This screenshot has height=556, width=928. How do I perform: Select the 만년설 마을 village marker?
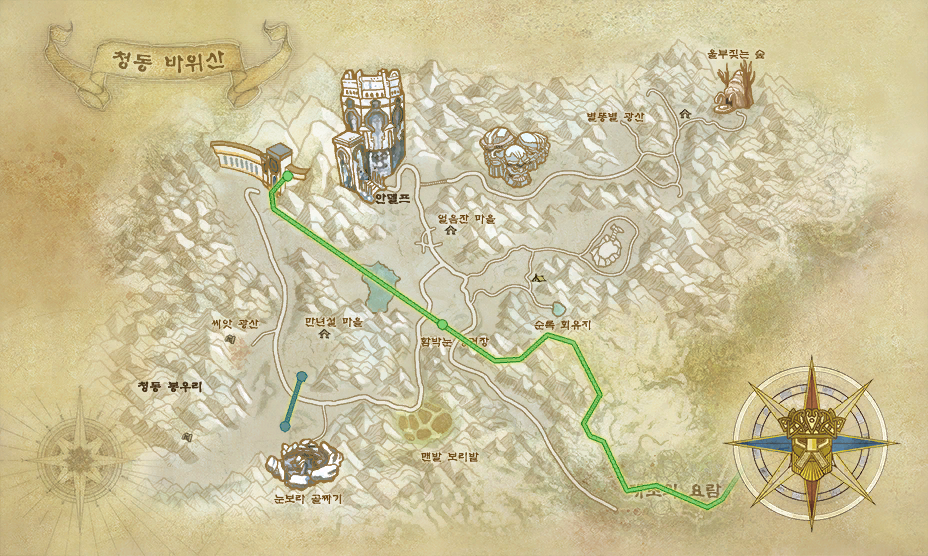pos(323,336)
